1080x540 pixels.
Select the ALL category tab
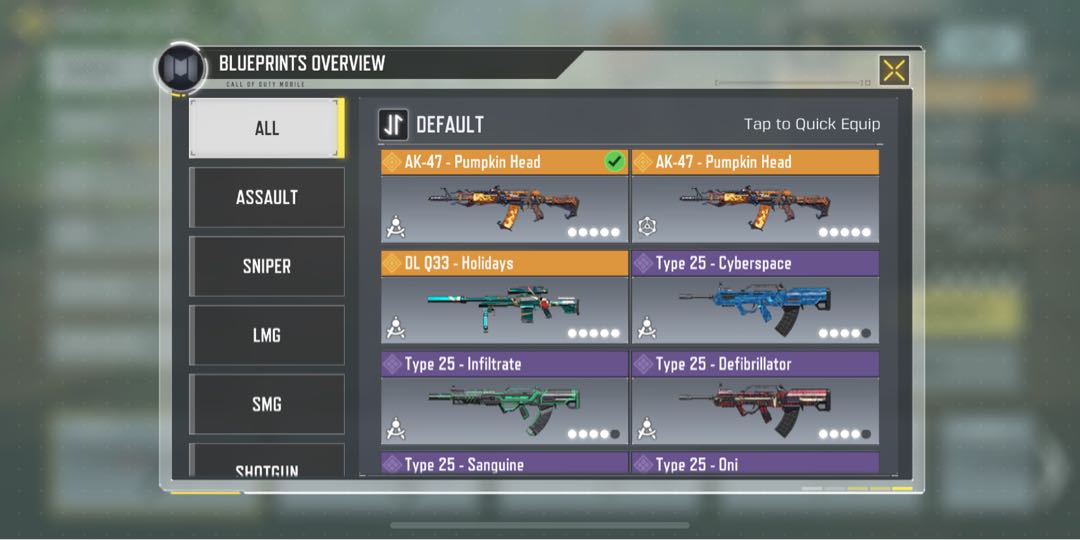(x=266, y=128)
